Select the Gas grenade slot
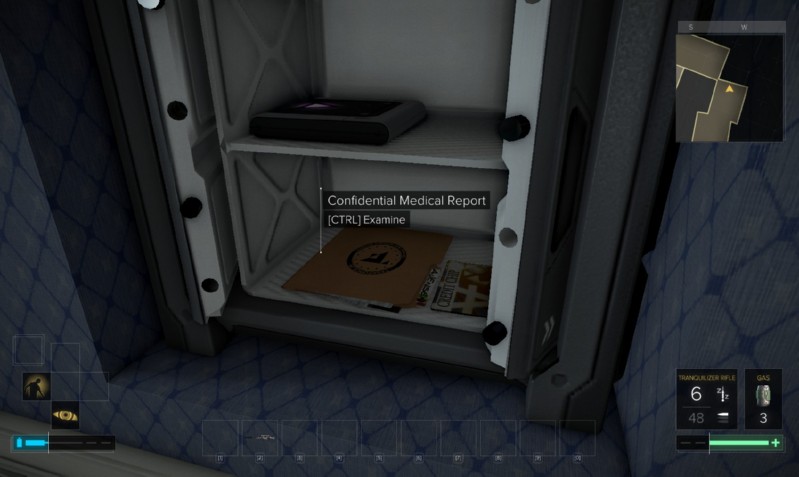Image resolution: width=799 pixels, height=477 pixels. pos(763,399)
